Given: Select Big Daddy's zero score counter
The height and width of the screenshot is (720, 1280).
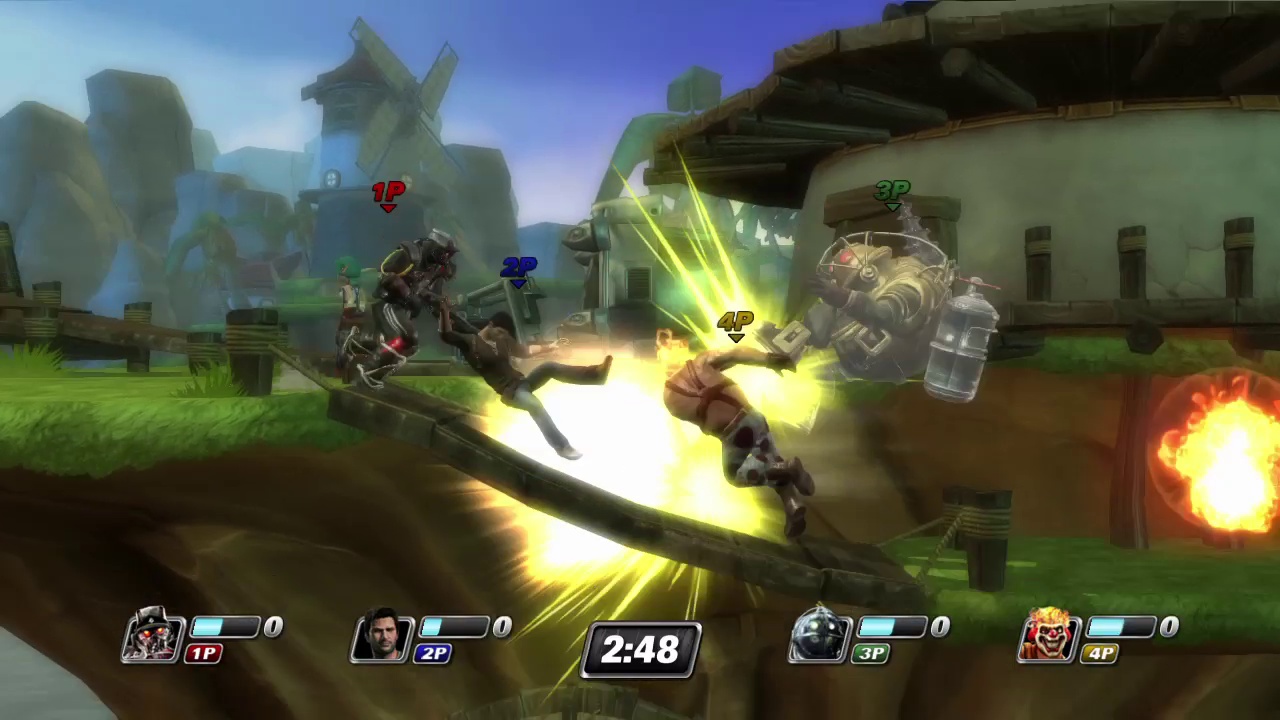Looking at the screenshot, I should point(939,626).
